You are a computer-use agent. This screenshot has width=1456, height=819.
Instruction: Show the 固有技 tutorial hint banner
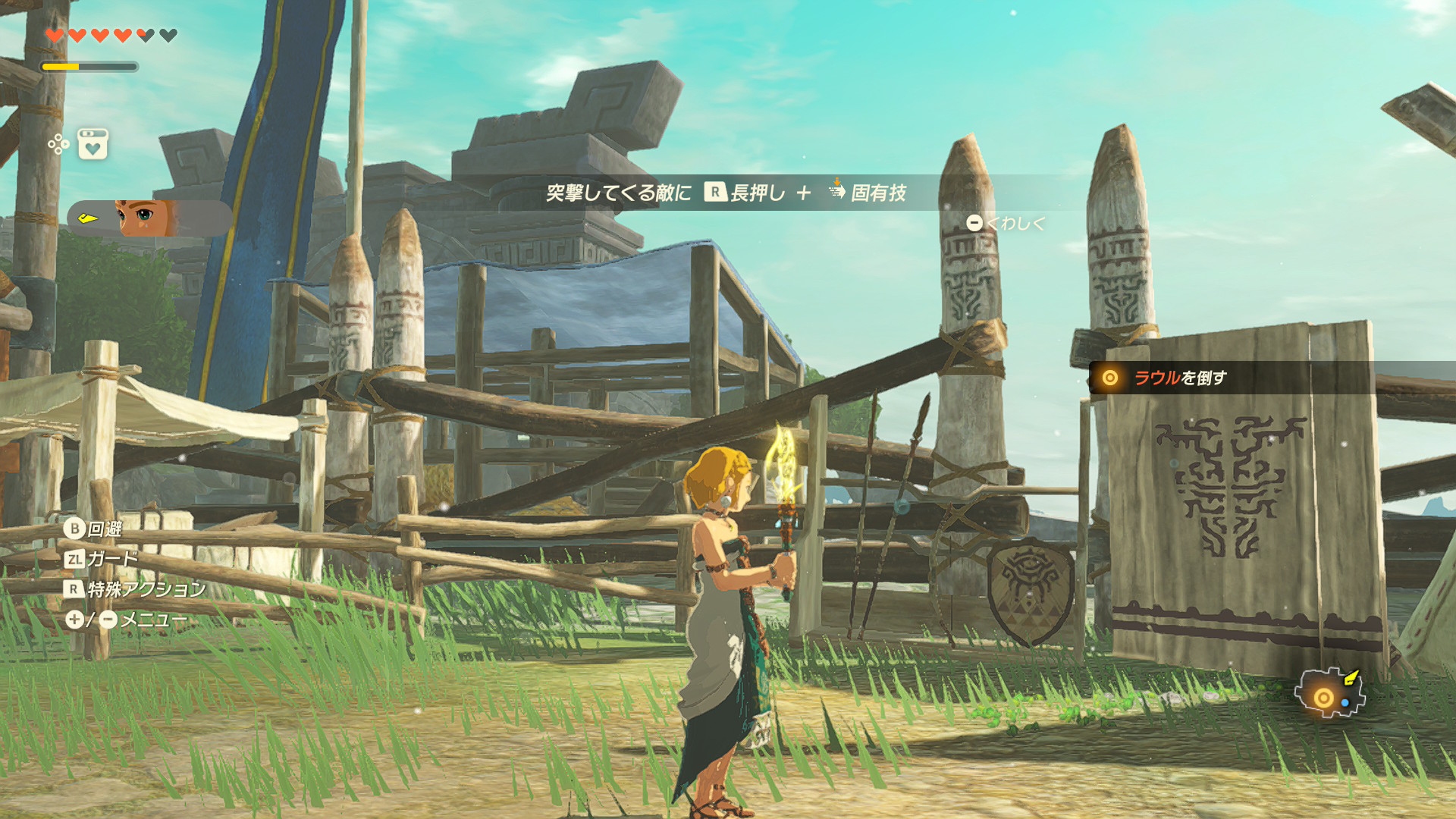point(726,193)
